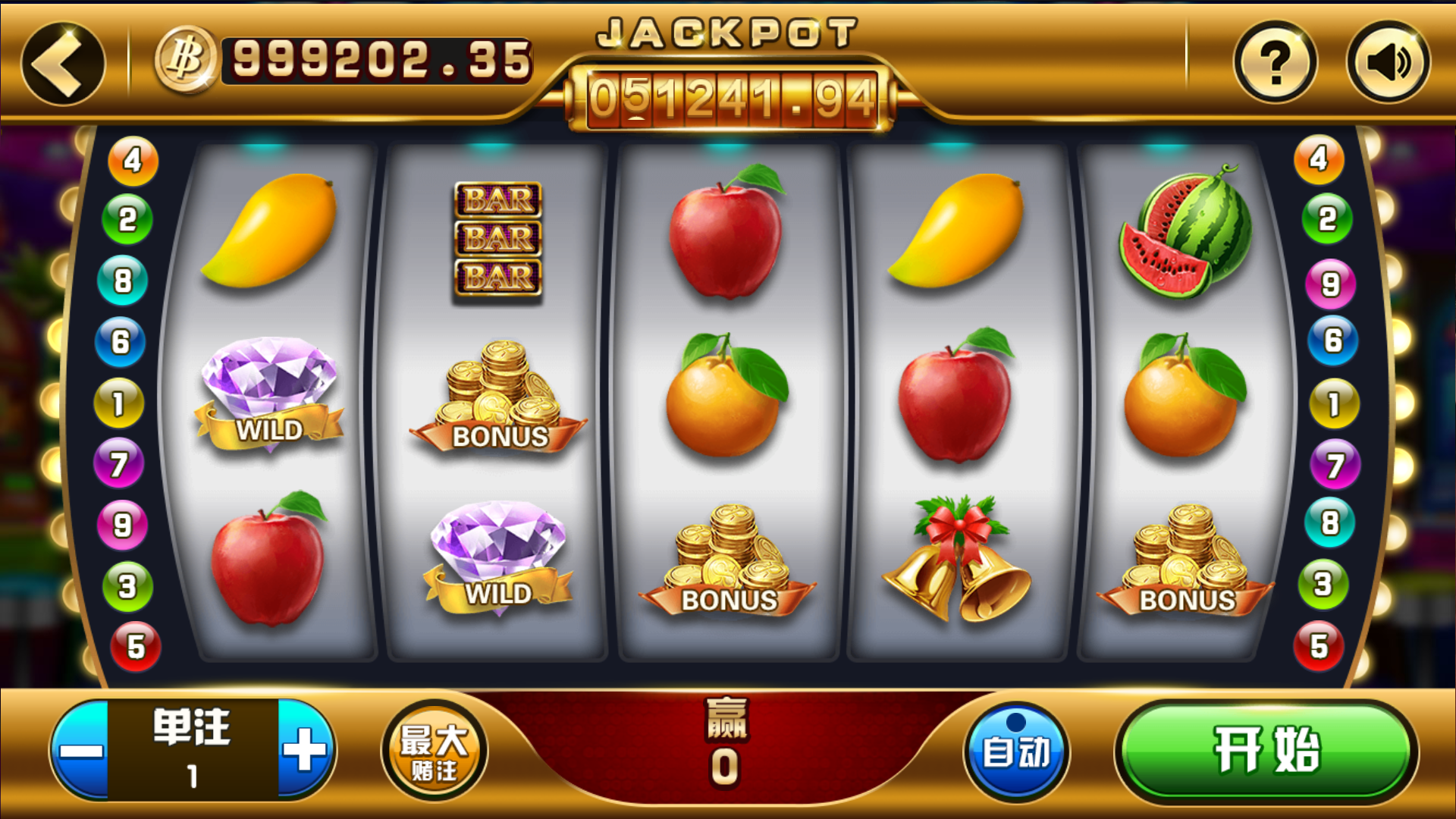Screen dimensions: 1456x819
Task: Toggle the sound speaker button
Action: click(x=1389, y=62)
